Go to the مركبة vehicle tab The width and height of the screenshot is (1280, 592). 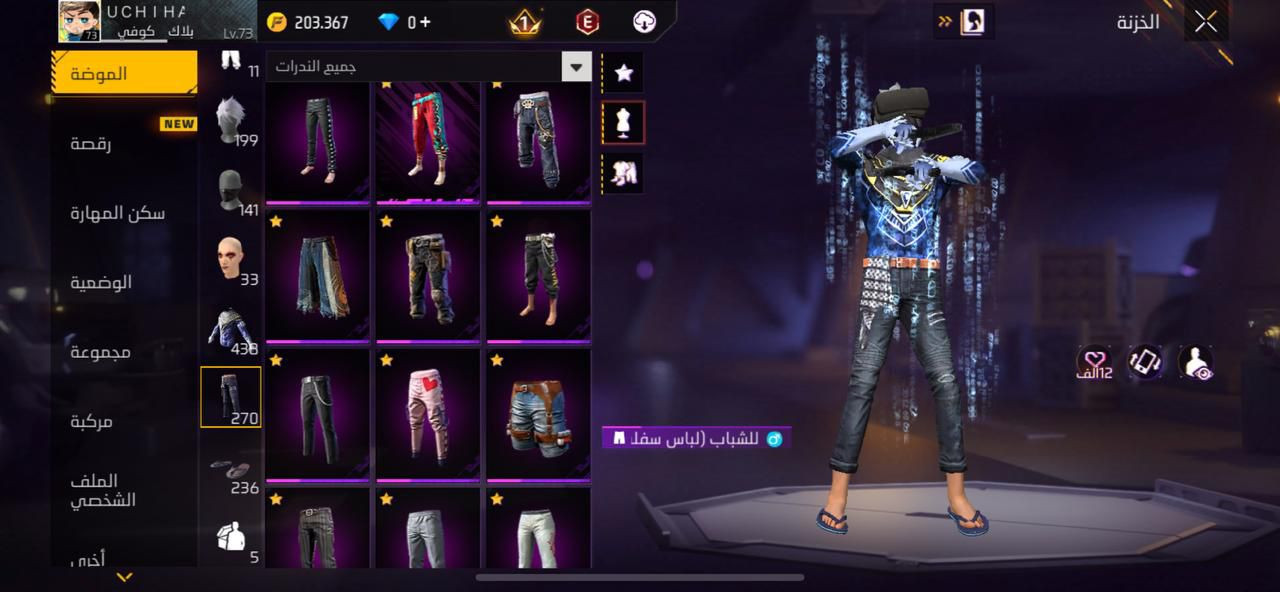click(92, 421)
